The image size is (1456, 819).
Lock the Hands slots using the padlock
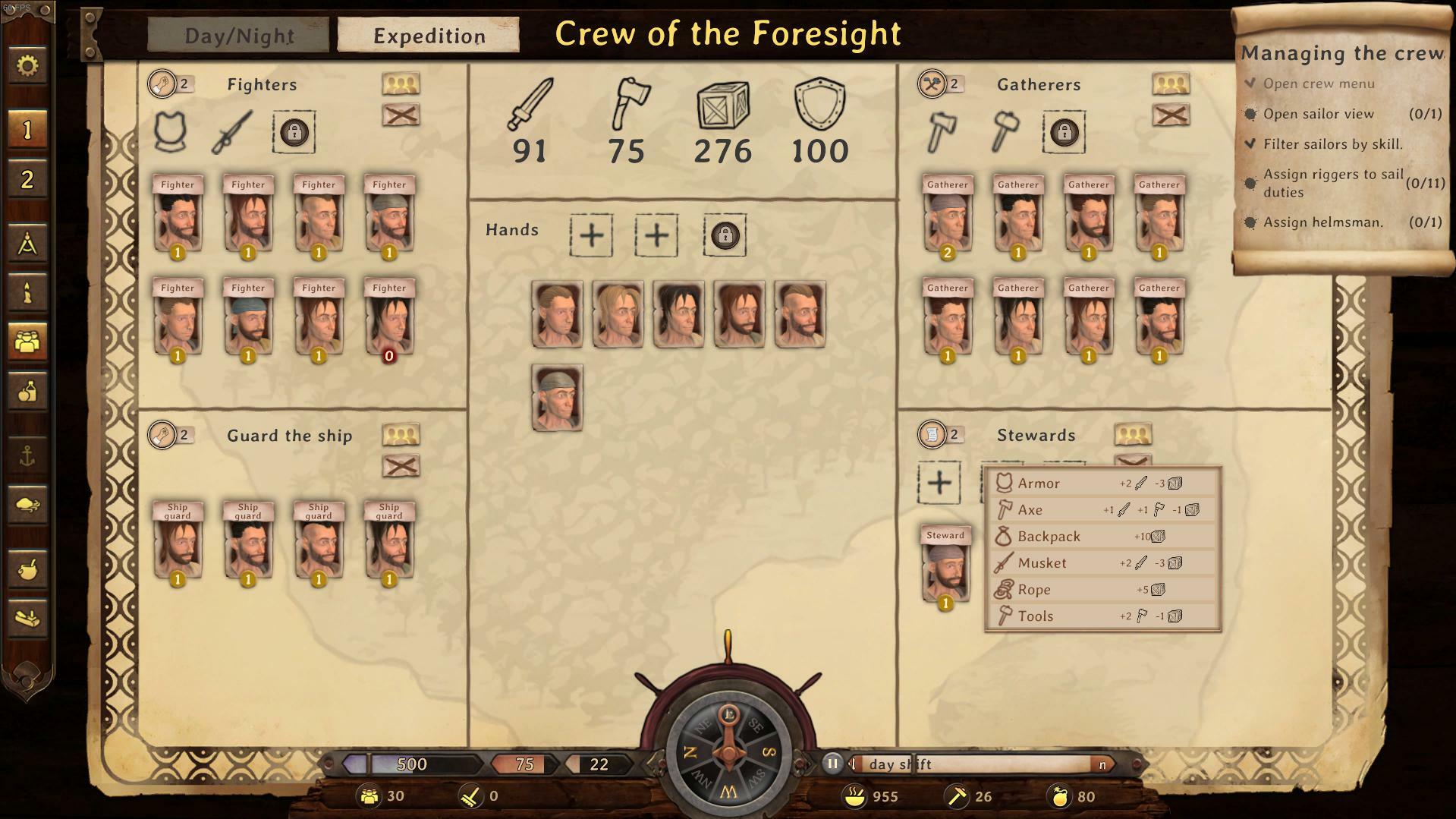725,235
